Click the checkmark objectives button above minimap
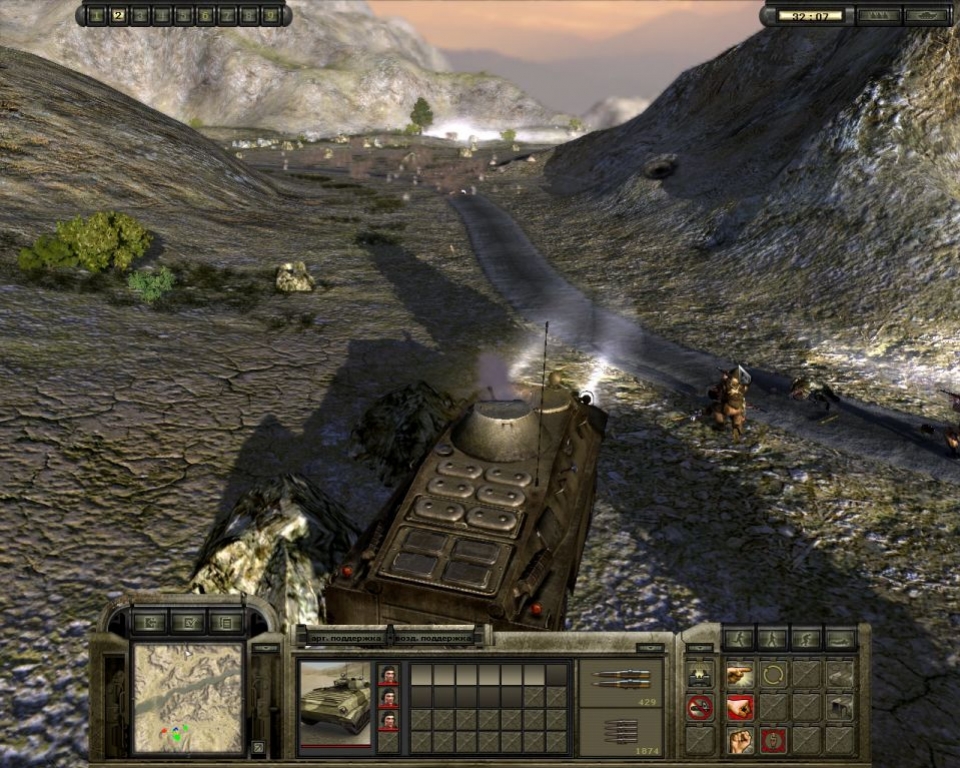The image size is (960, 768). coord(187,623)
